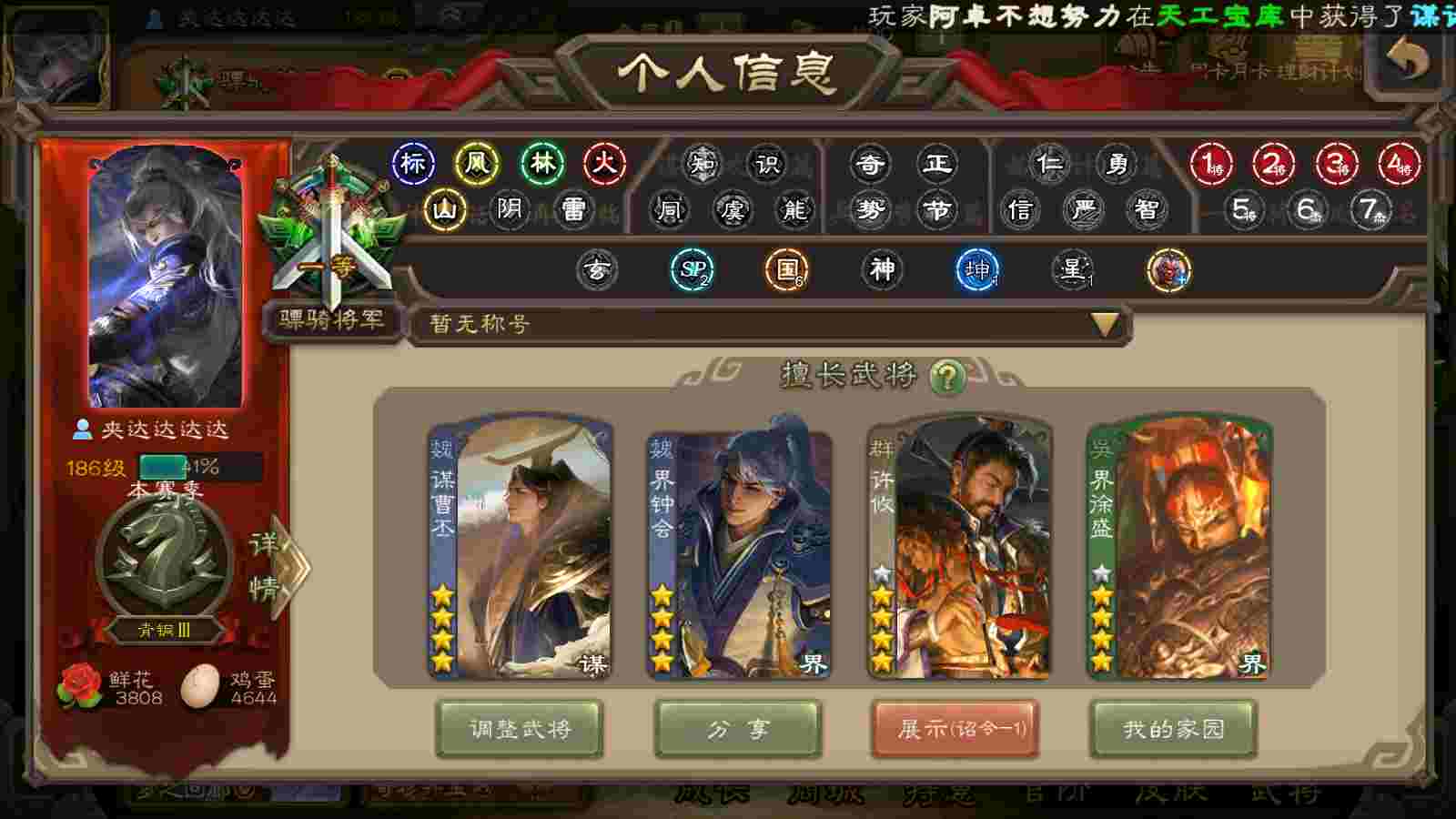Open the 暂无称号 title dropdown
This screenshot has width=1456, height=819.
[x=1104, y=324]
